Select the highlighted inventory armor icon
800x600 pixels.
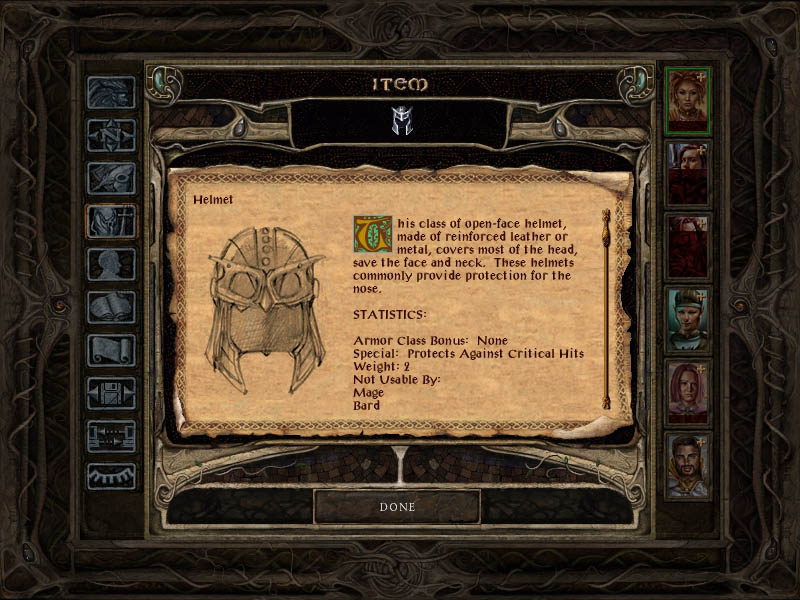(110, 221)
